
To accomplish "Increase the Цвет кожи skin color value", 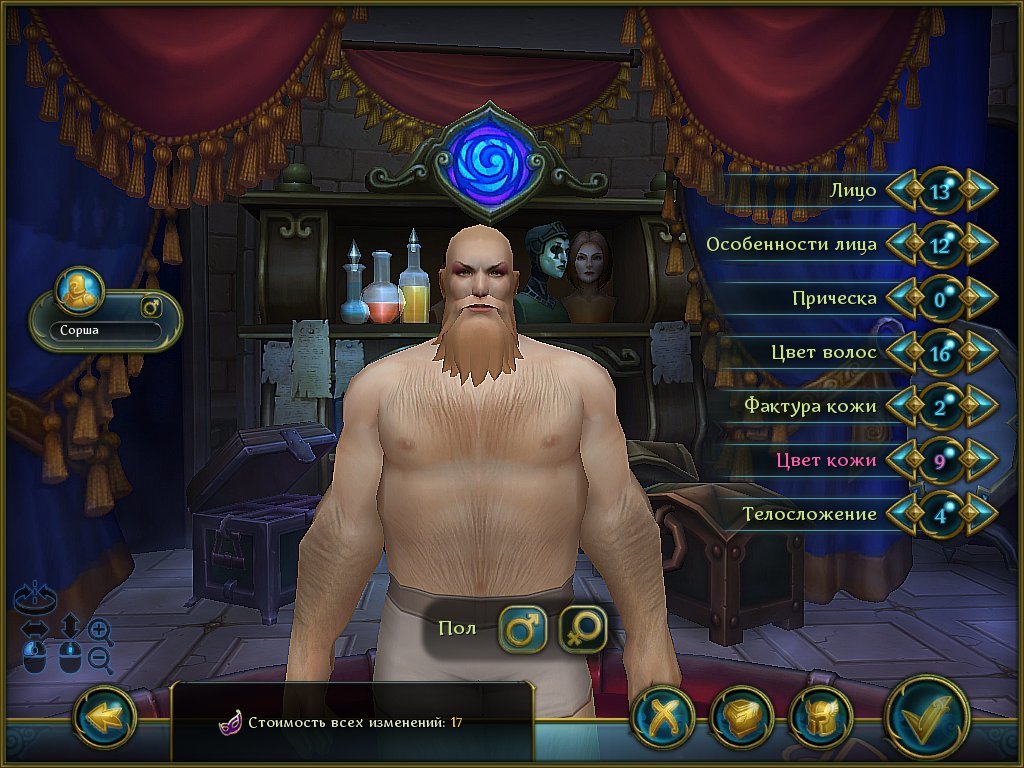I will tap(980, 460).
